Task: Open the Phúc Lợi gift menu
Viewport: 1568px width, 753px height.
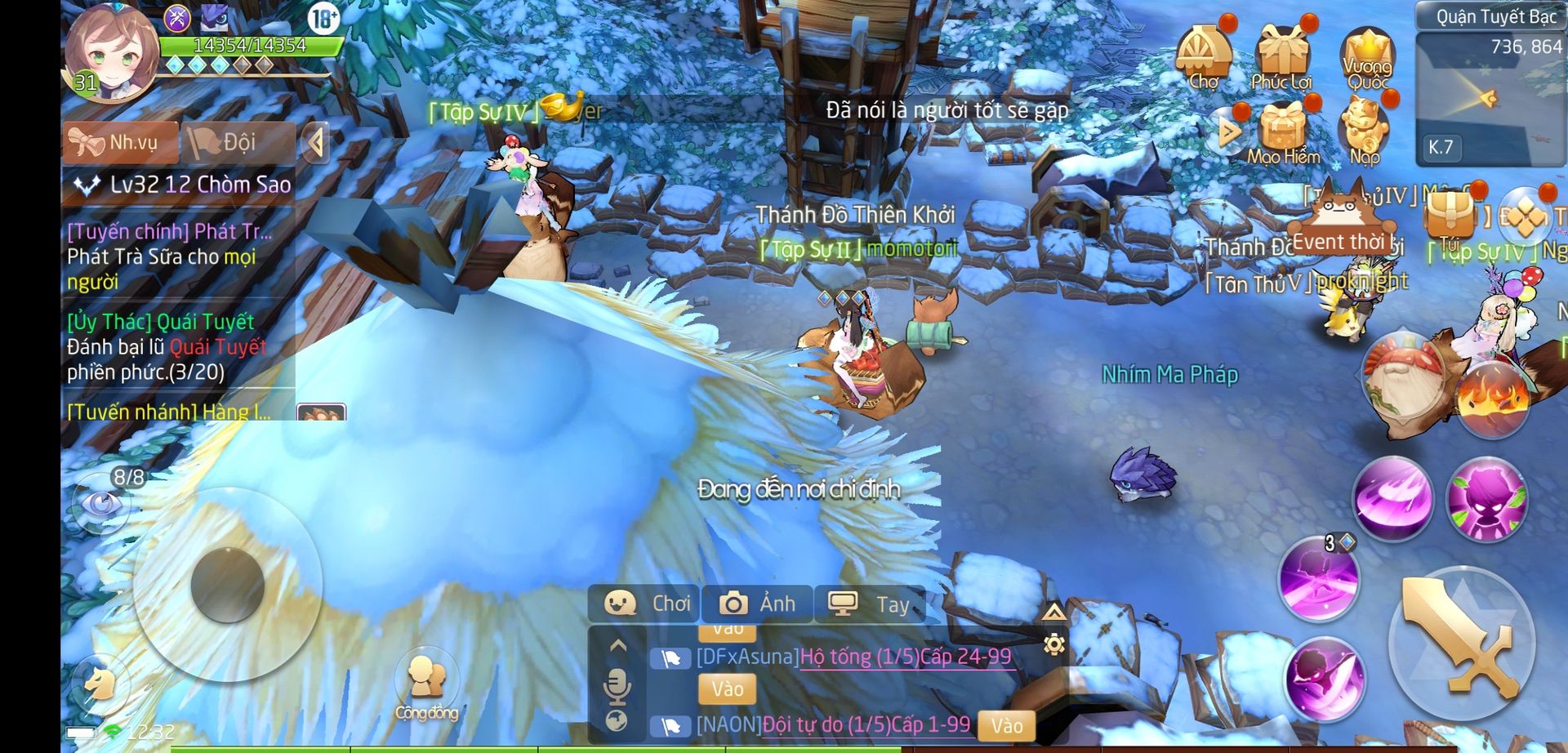Action: (1281, 57)
